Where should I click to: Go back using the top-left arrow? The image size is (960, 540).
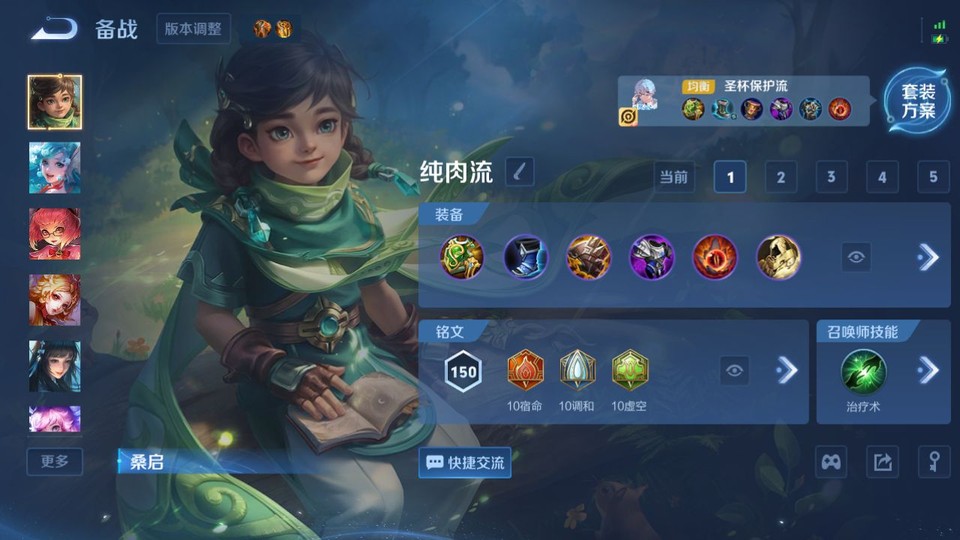pyautogui.click(x=54, y=29)
